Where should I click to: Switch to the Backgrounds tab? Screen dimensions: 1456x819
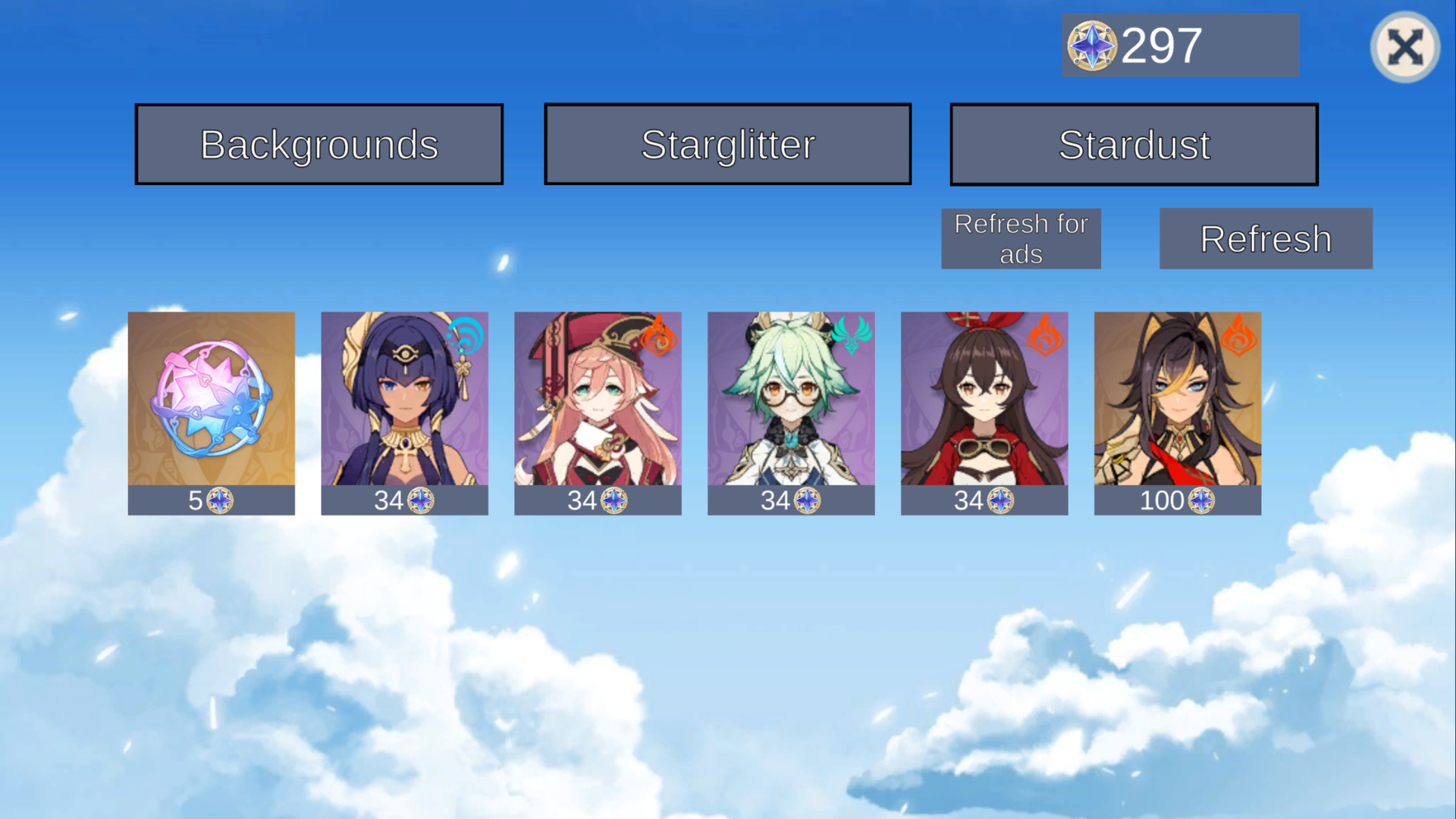click(318, 143)
